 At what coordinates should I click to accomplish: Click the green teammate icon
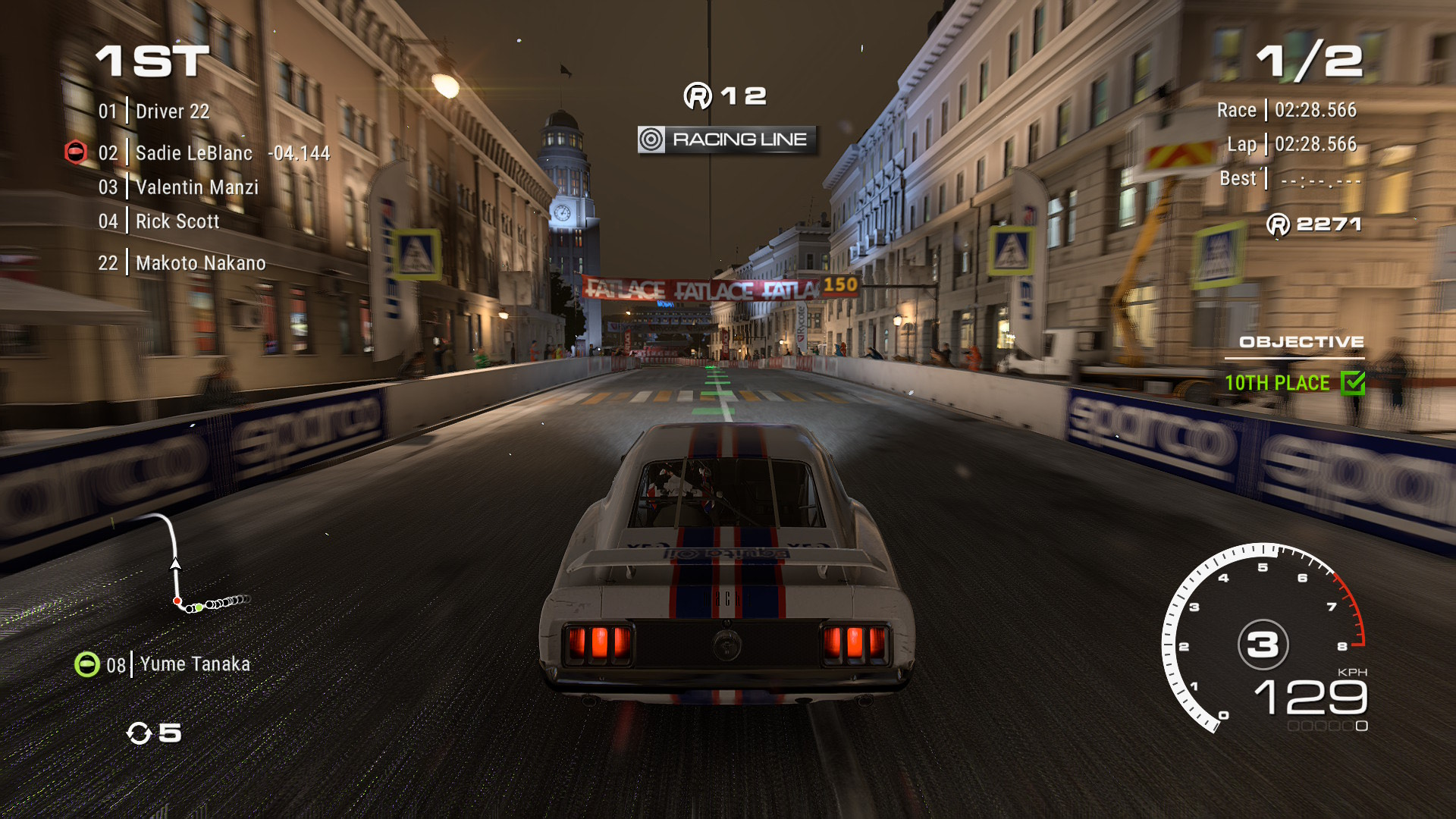tap(87, 664)
